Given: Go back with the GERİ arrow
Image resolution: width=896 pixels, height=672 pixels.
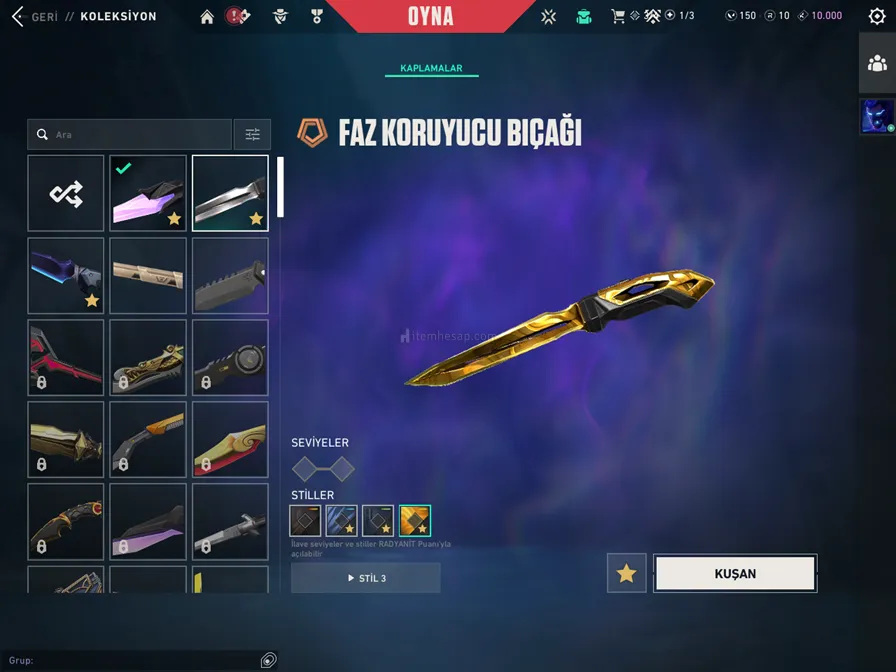Looking at the screenshot, I should point(18,16).
